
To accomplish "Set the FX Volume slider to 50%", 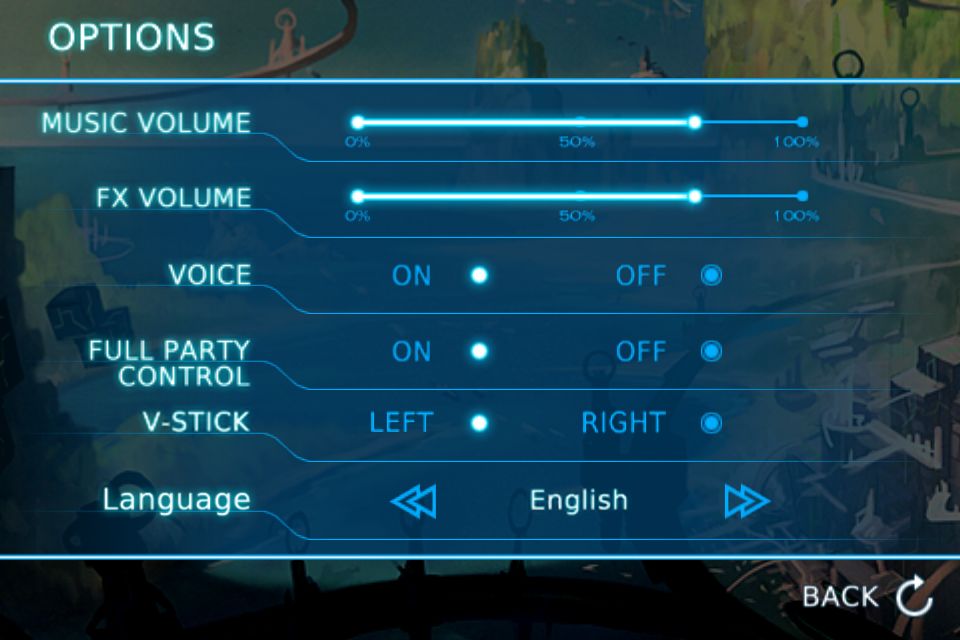I will point(580,196).
